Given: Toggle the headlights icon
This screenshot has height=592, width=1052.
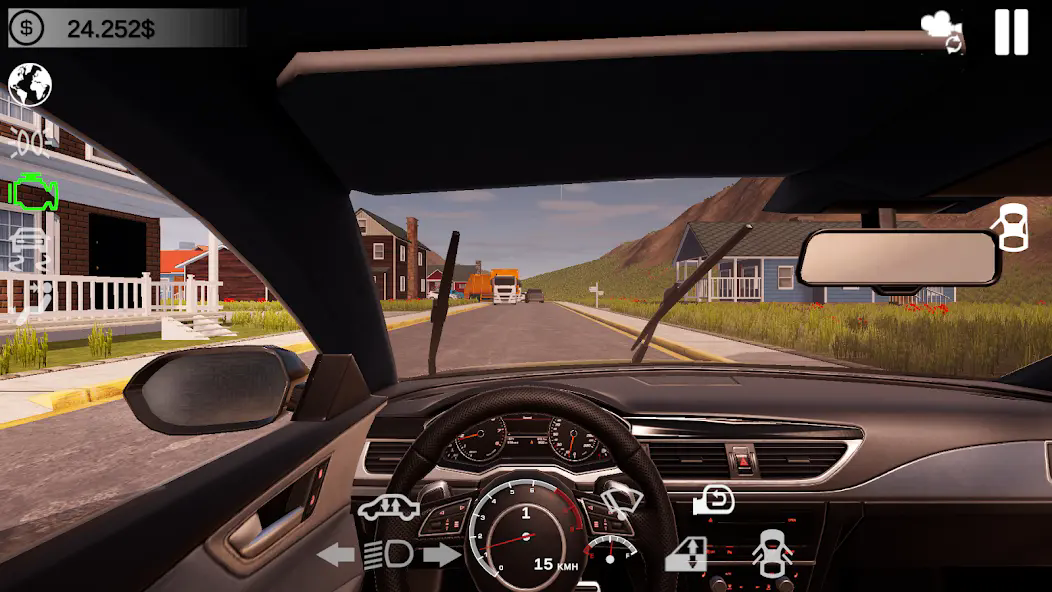Looking at the screenshot, I should [x=388, y=554].
